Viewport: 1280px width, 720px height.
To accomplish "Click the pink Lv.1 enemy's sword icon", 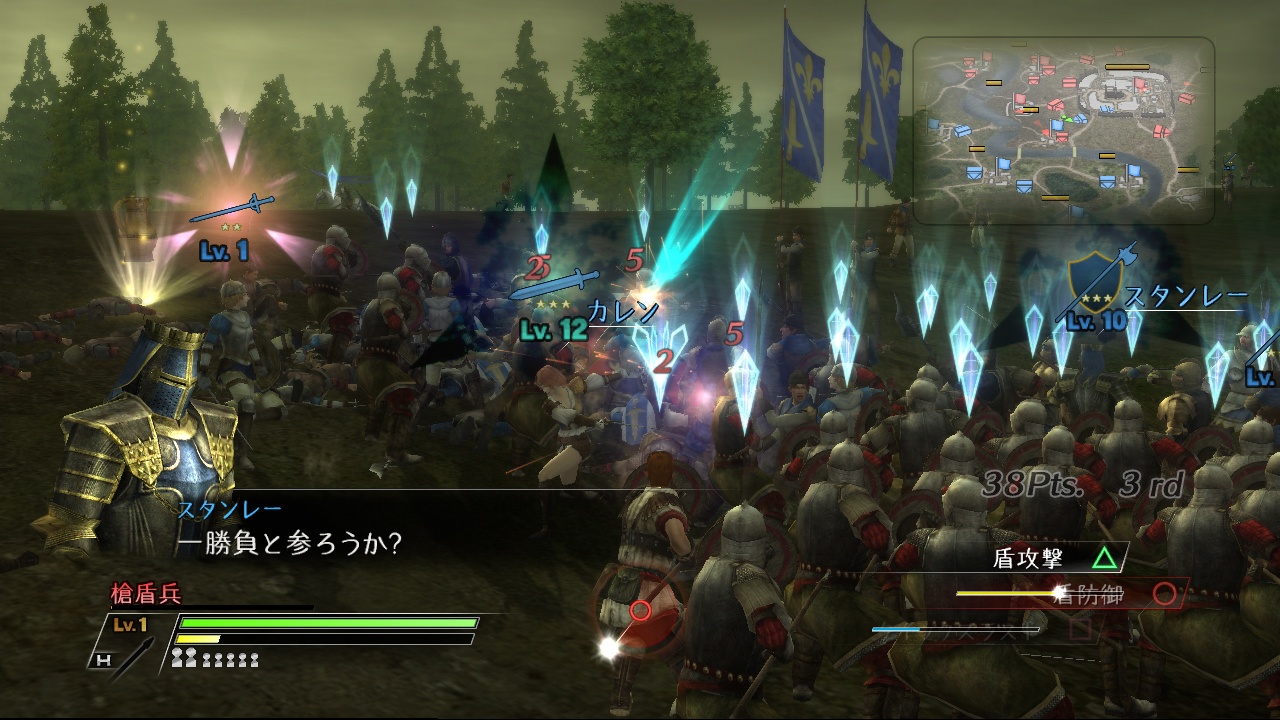I will [x=233, y=206].
